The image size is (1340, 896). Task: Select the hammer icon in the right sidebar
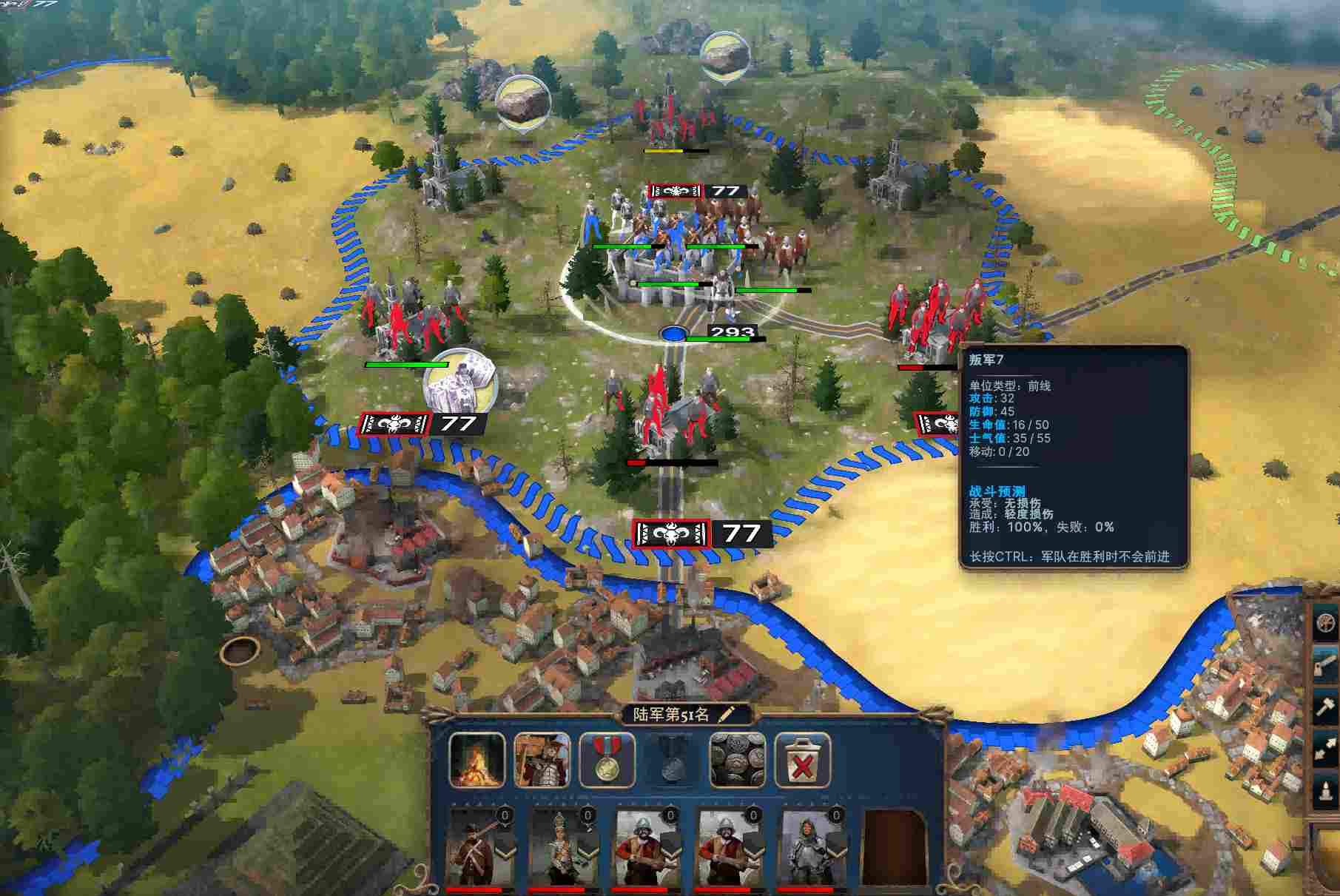(x=1324, y=706)
